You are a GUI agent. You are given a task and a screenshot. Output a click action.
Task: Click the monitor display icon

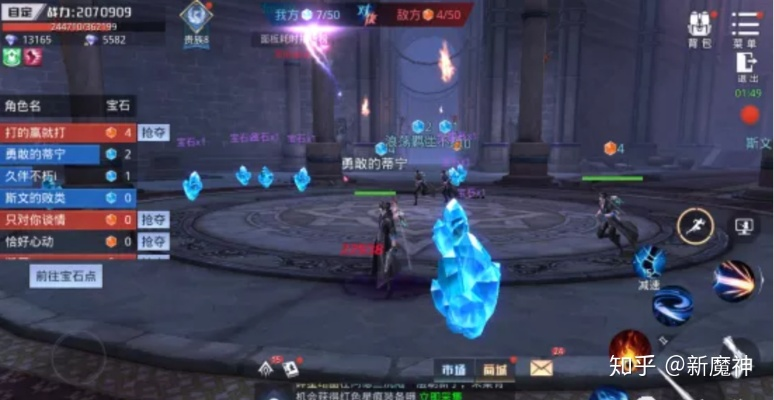click(744, 227)
